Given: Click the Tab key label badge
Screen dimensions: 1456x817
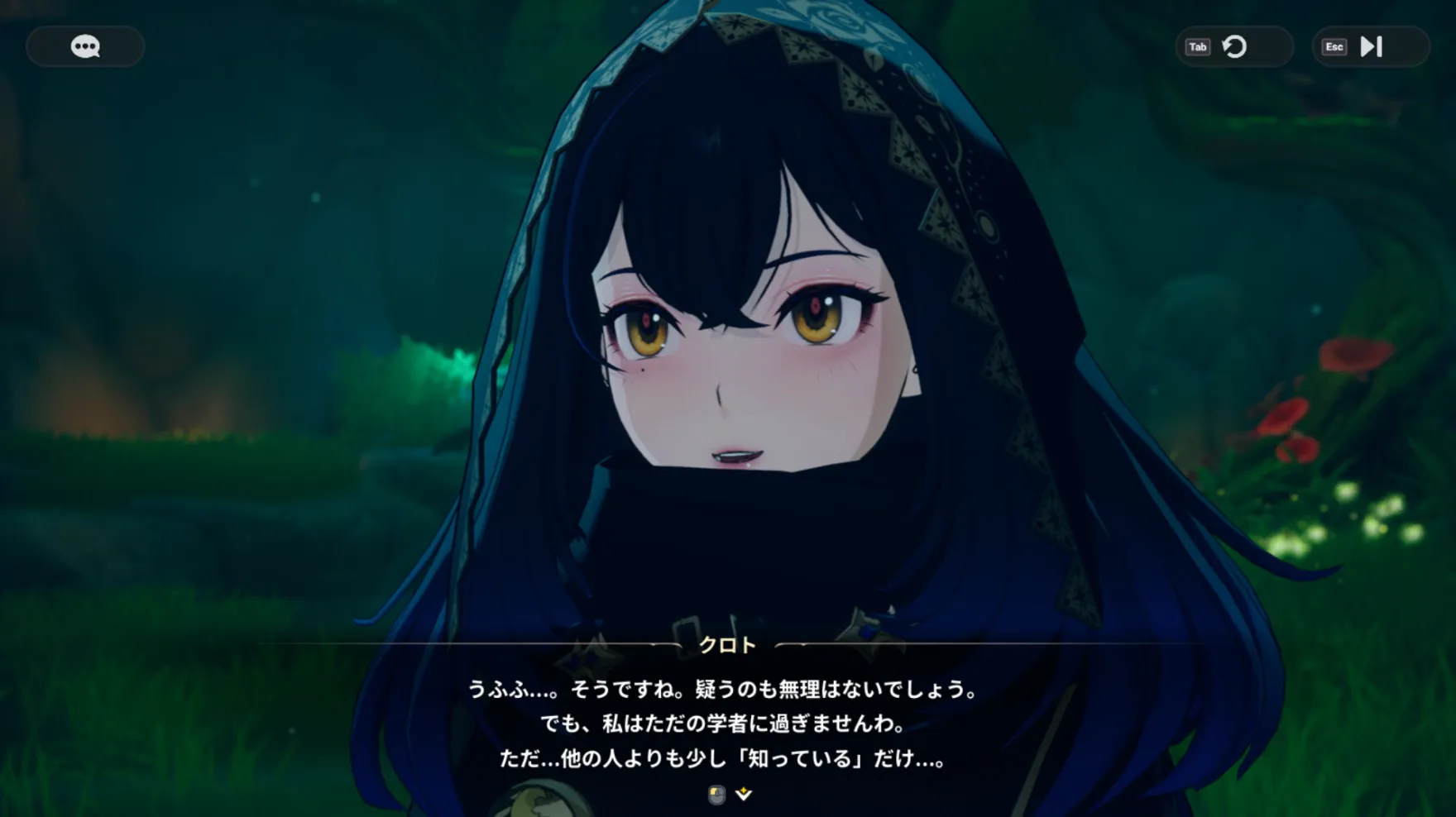Looking at the screenshot, I should 1197,47.
